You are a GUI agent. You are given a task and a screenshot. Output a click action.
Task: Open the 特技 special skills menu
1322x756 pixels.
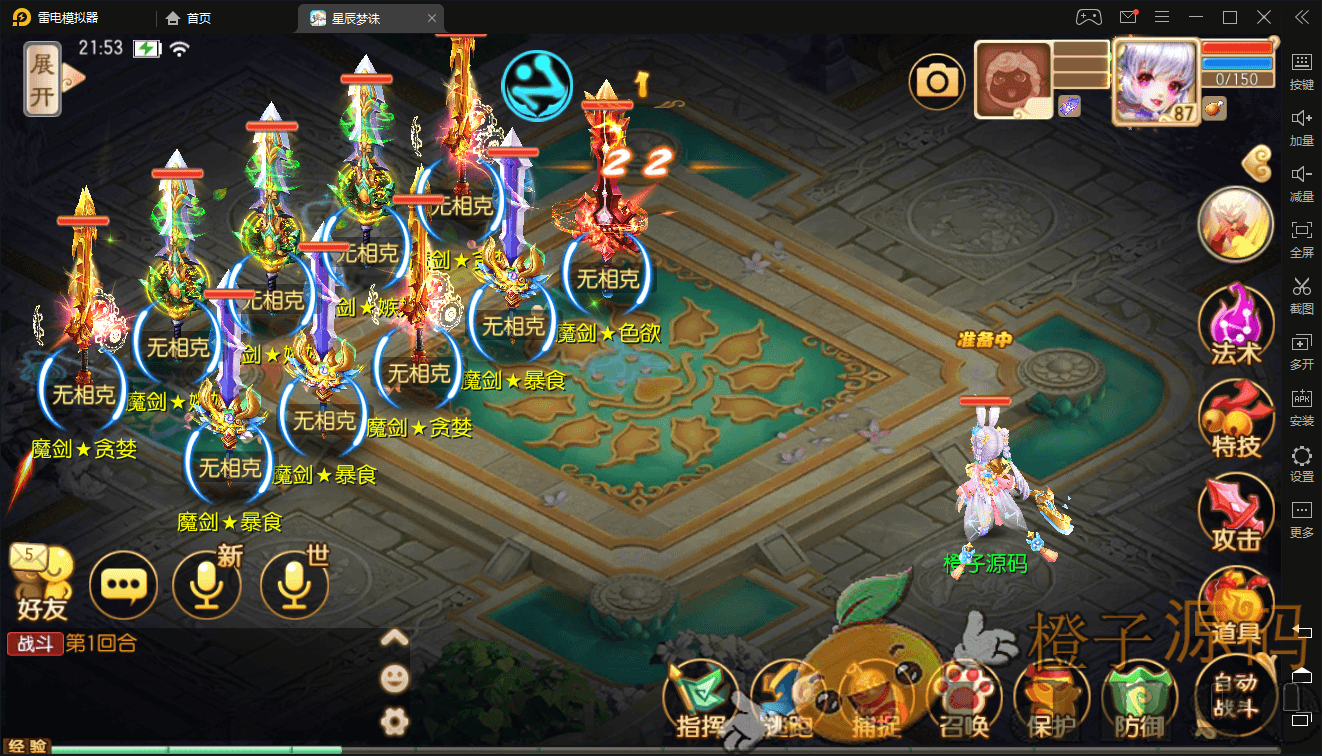point(1236,419)
